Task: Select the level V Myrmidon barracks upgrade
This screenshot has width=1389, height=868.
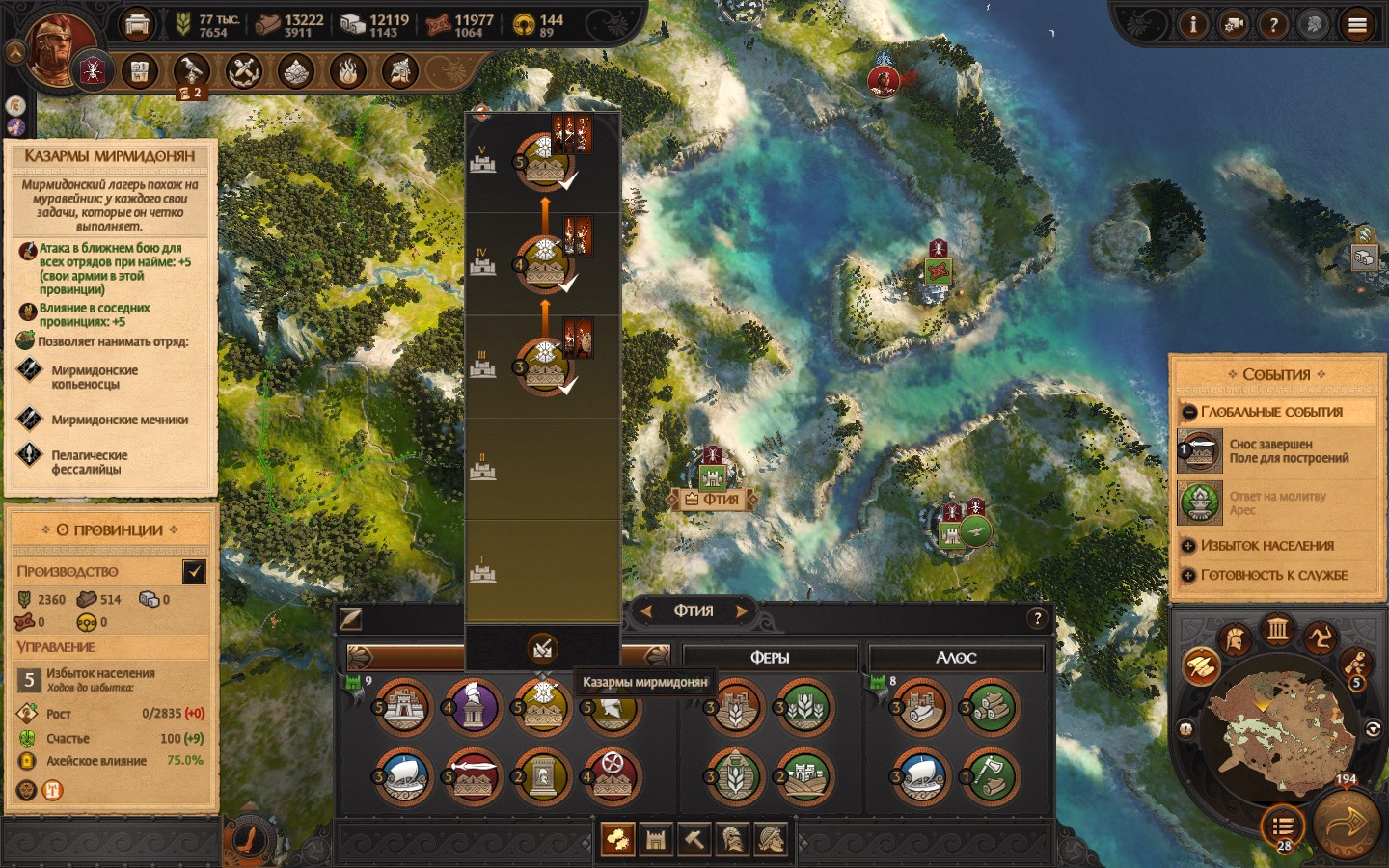Action: [543, 161]
